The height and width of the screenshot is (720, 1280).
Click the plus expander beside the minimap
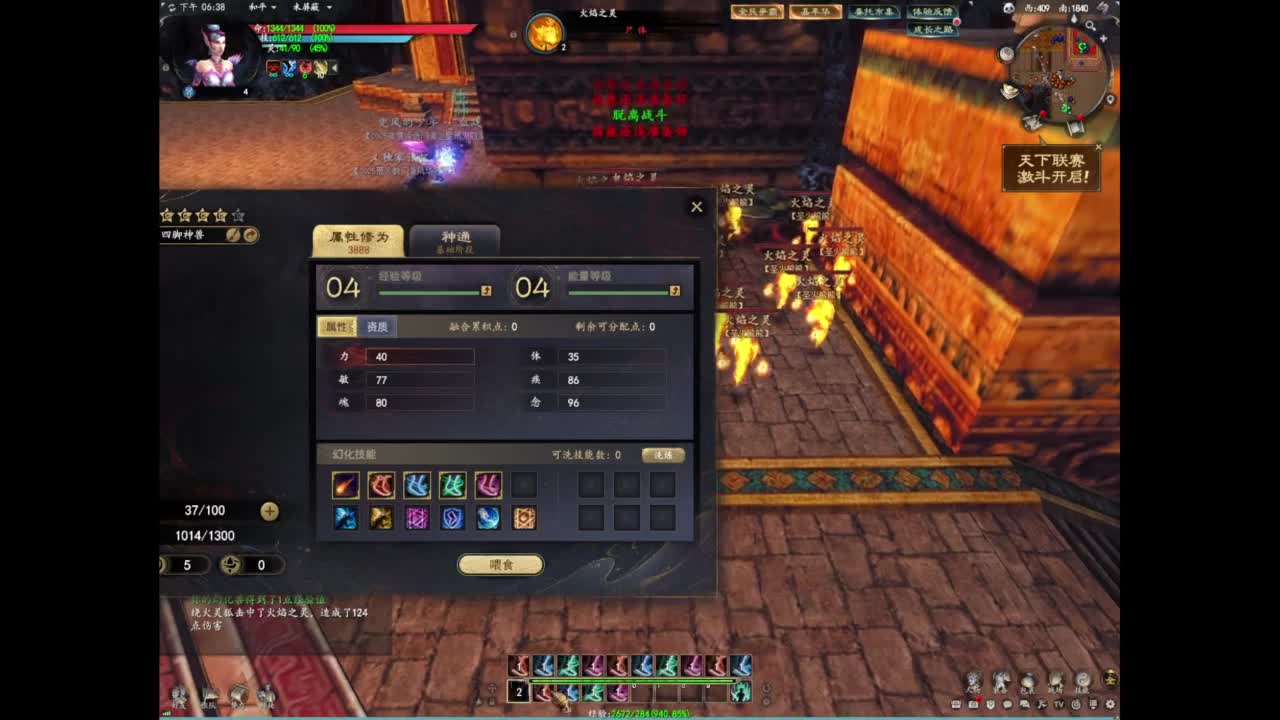tap(1104, 39)
